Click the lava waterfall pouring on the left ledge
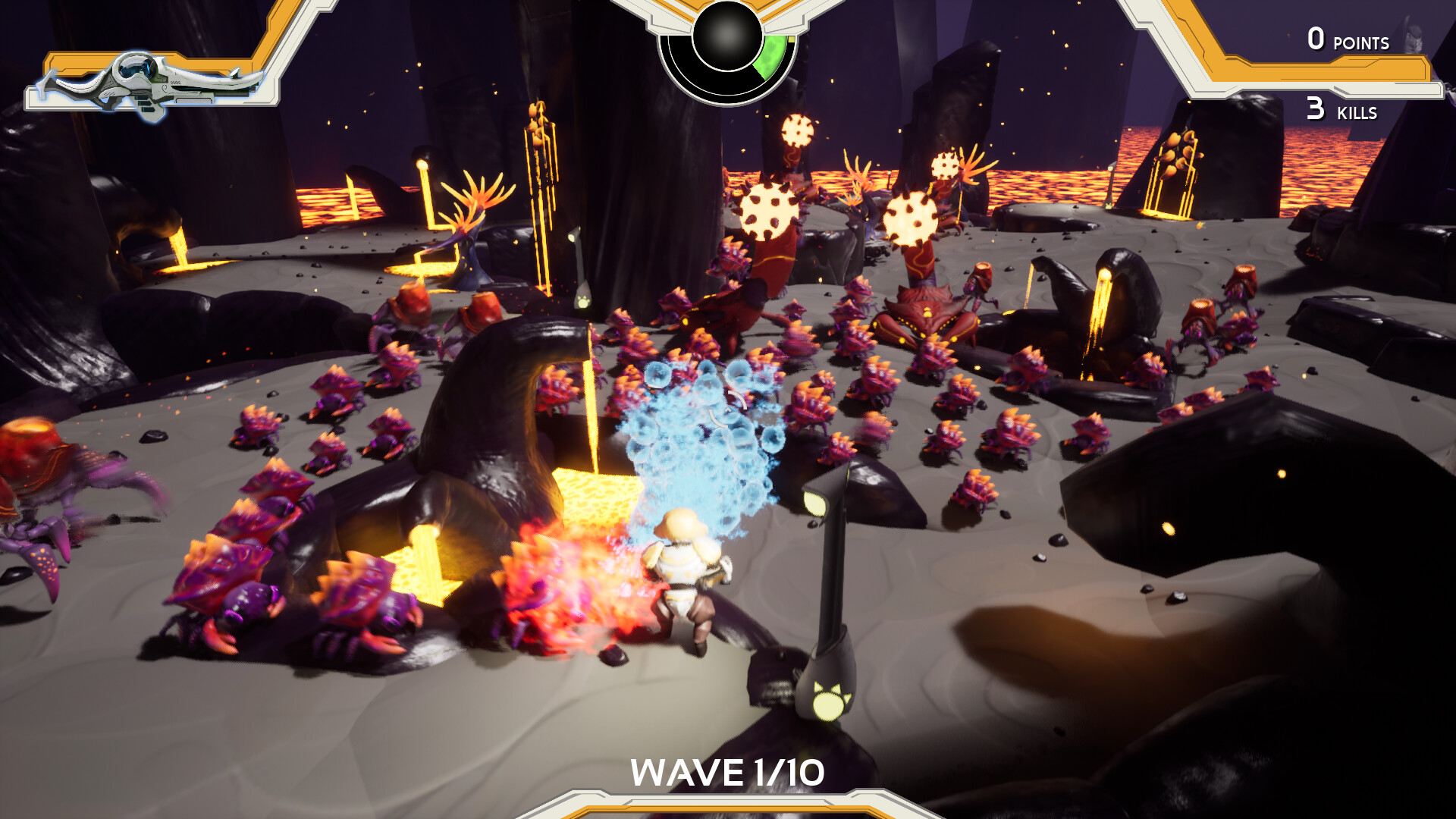 (178, 243)
